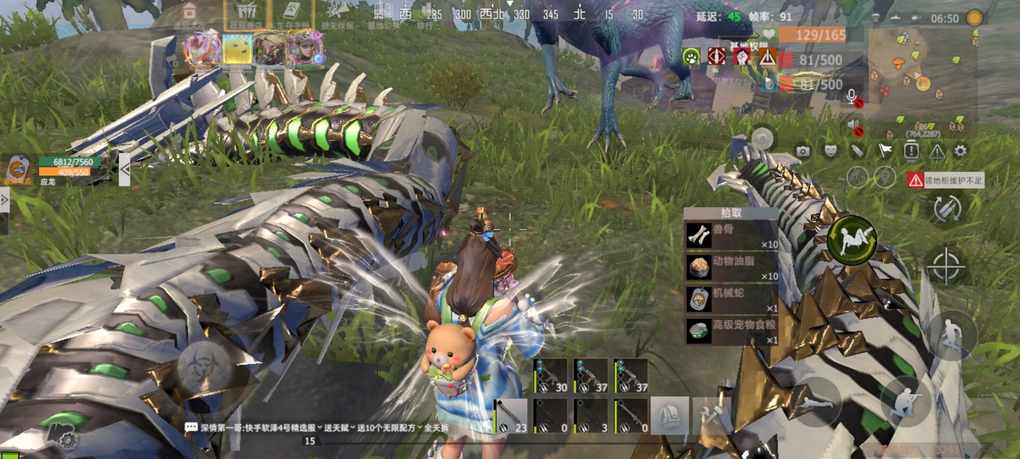Screen dimensions: 1020x459
Task: Click the chat message bar
Action: pos(310,427)
